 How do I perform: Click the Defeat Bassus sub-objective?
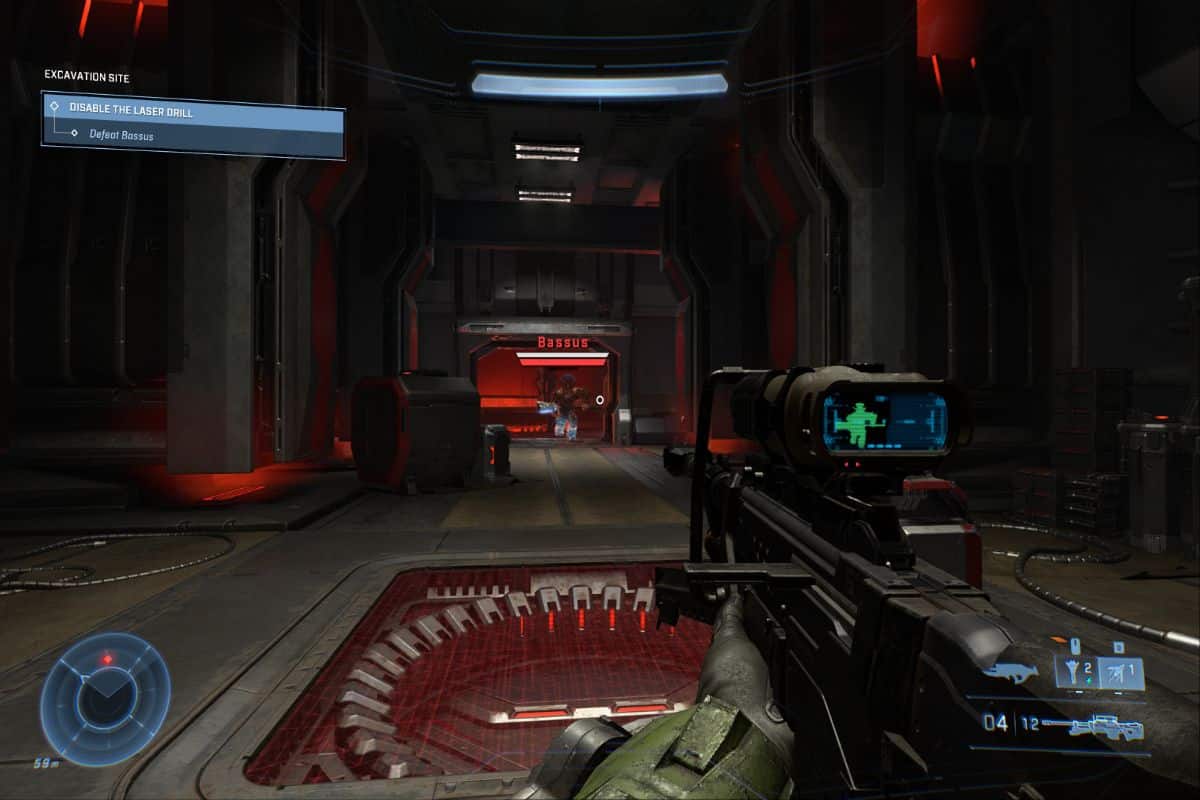[121, 135]
